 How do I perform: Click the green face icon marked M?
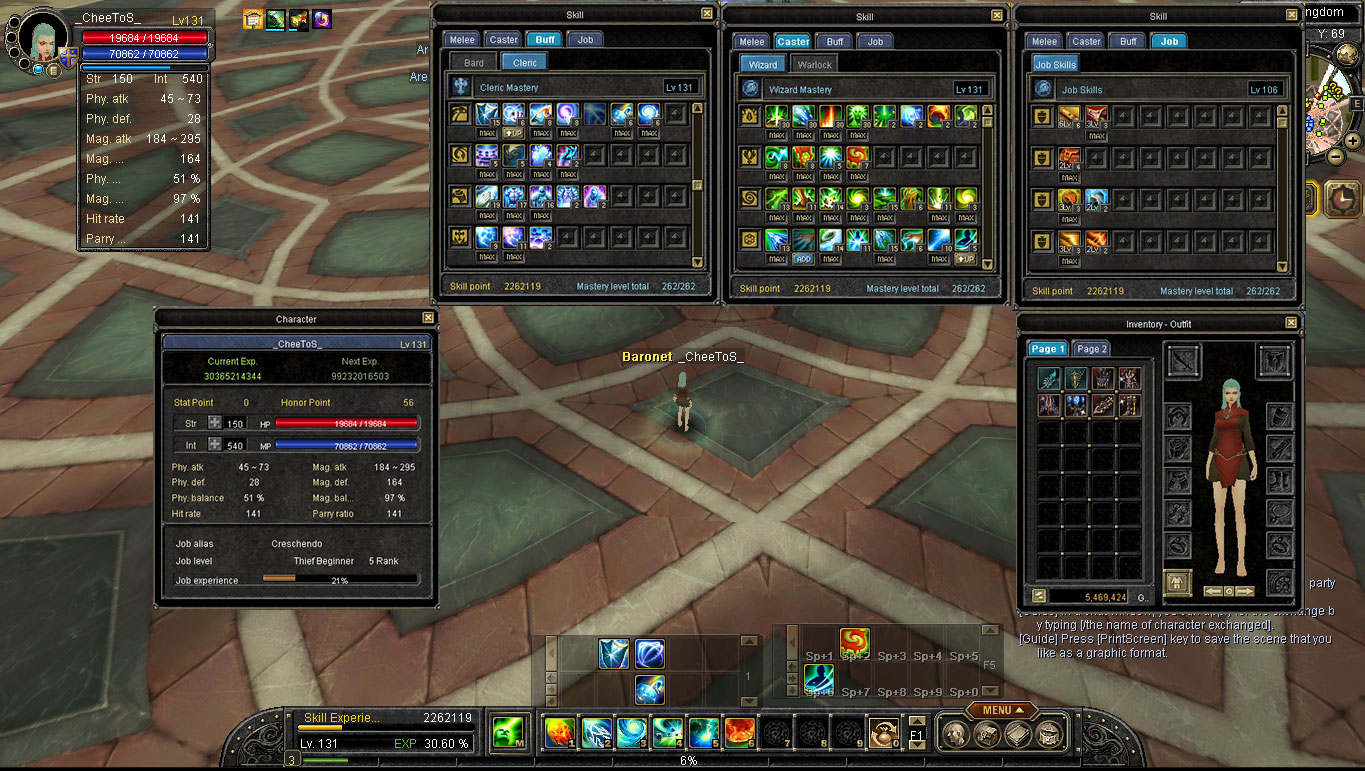(509, 732)
